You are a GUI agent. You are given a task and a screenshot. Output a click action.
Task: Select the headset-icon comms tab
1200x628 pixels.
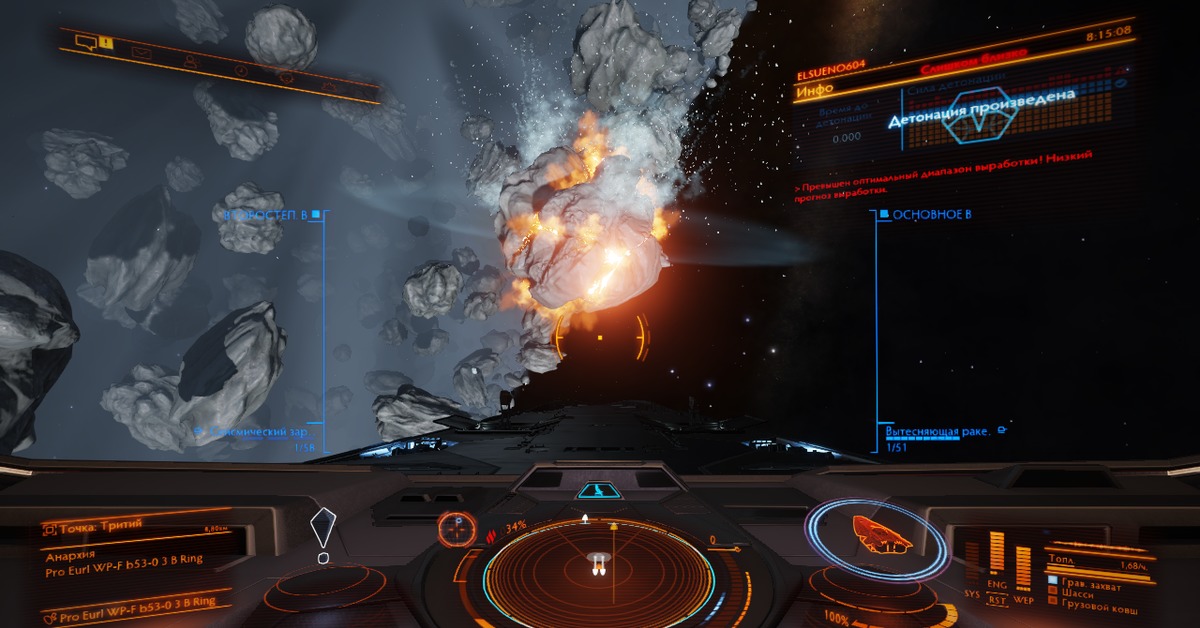[x=286, y=77]
